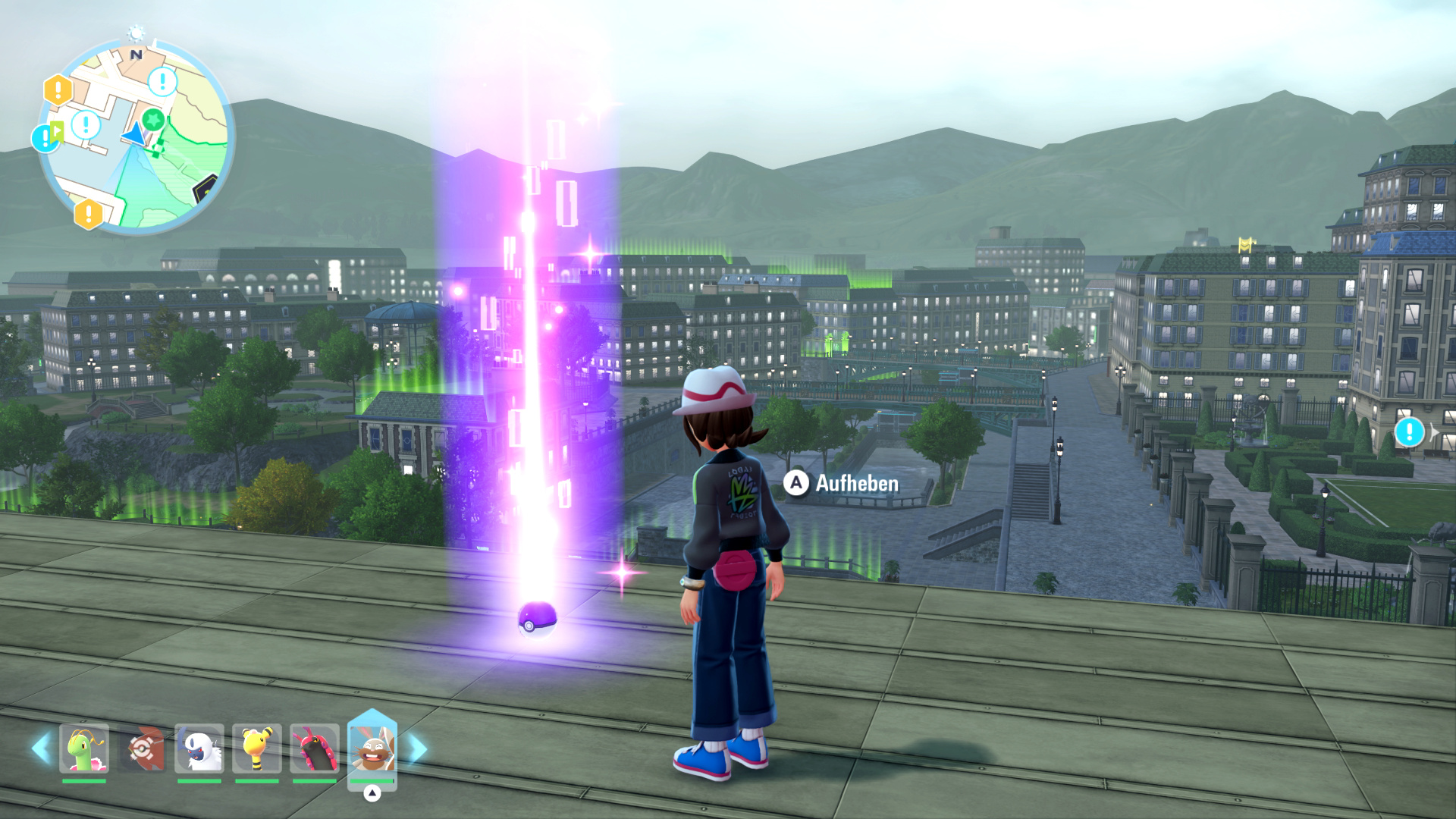Click the blue player arrow on the minimap

click(x=133, y=133)
